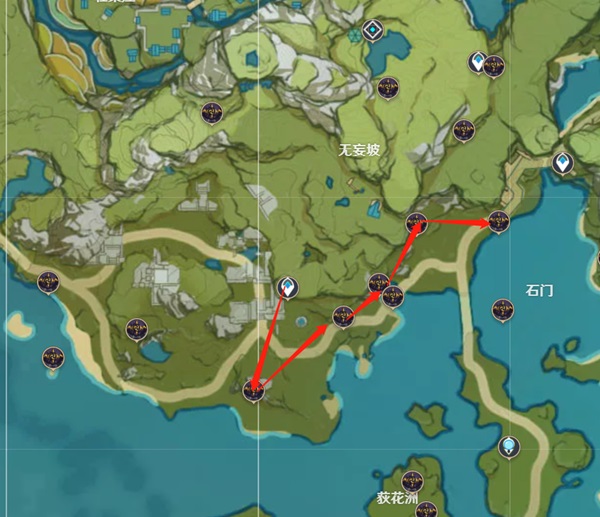
Task: Select the teleport waypoint on the southeastern island road
Action: pos(511,445)
